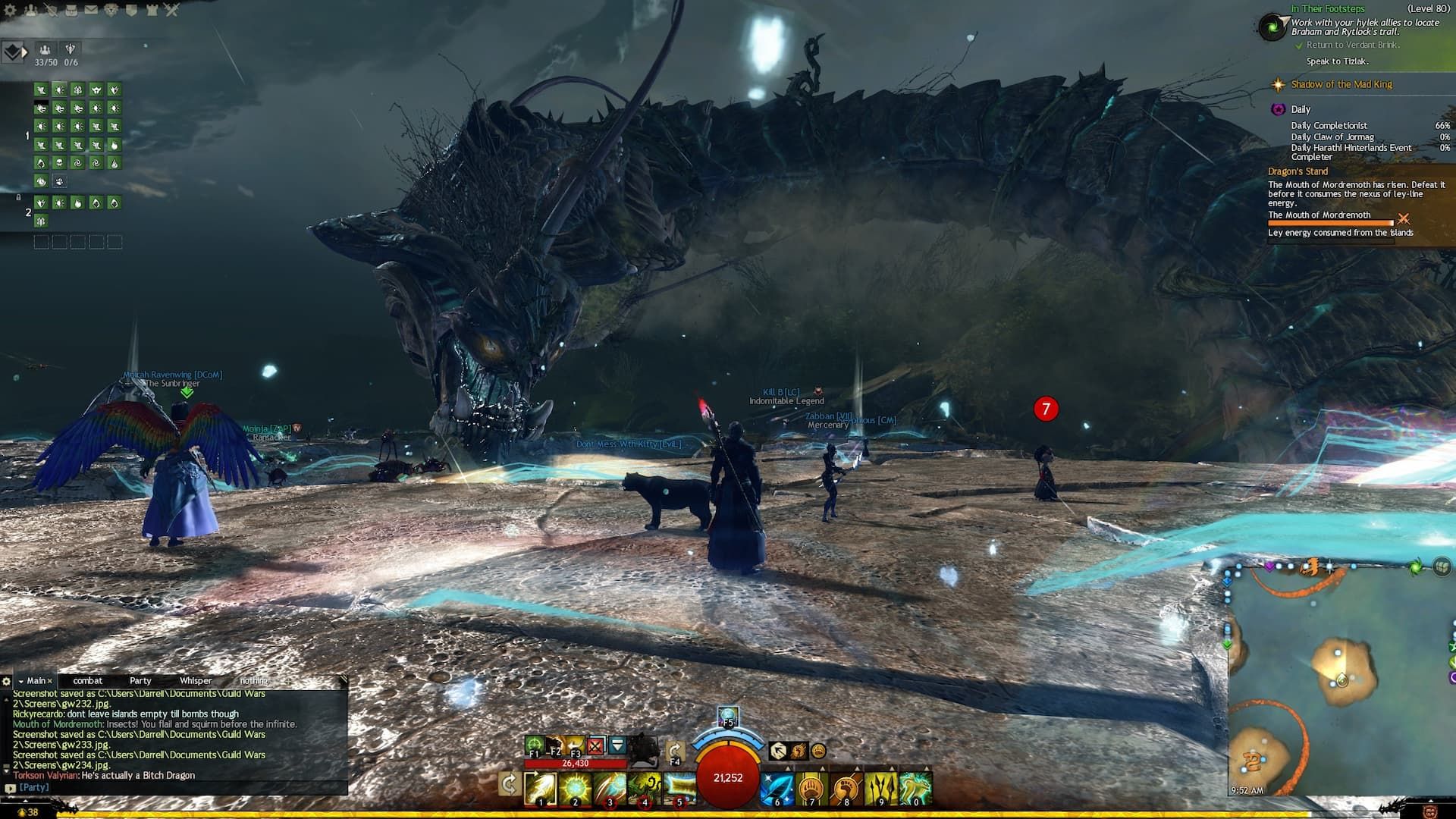1456x819 pixels.
Task: Open the contacts and LFG icon
Action: point(30,10)
